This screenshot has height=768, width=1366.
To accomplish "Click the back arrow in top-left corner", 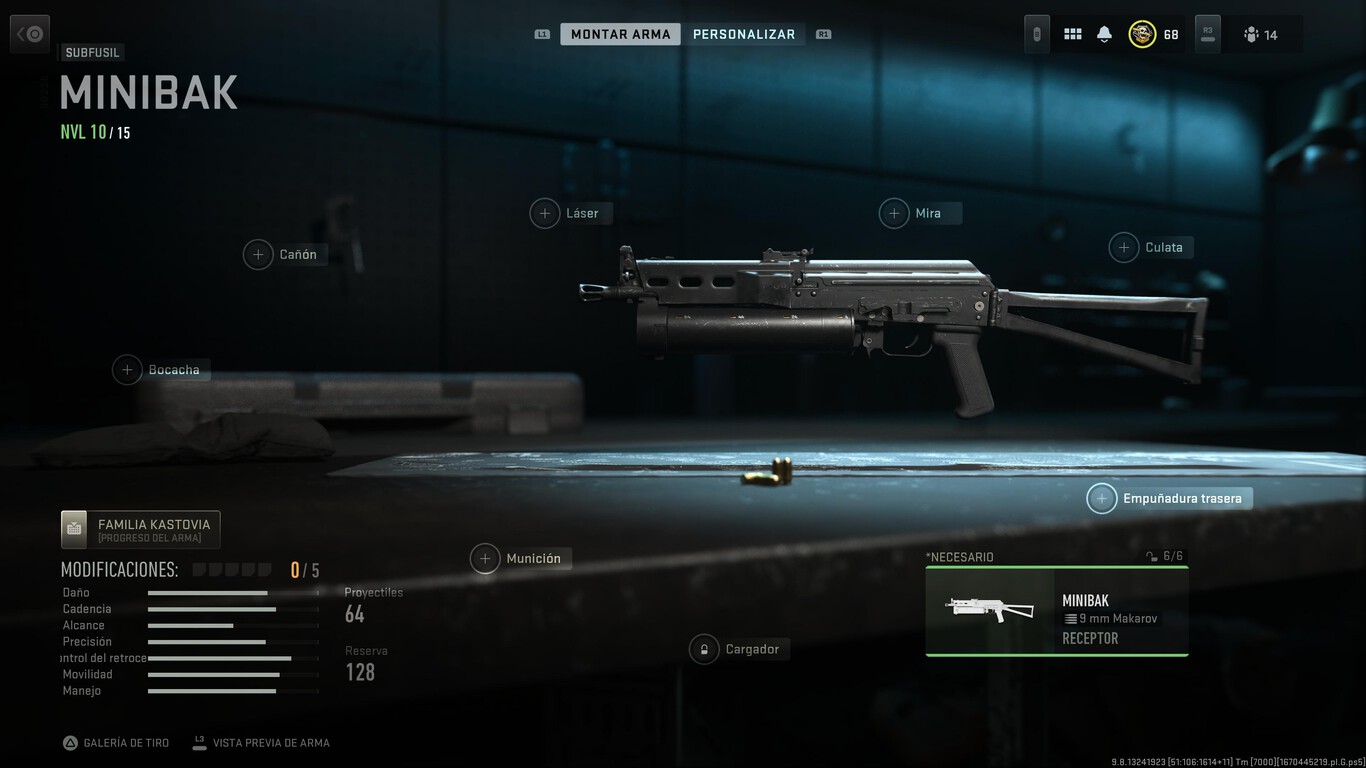I will click(x=29, y=33).
